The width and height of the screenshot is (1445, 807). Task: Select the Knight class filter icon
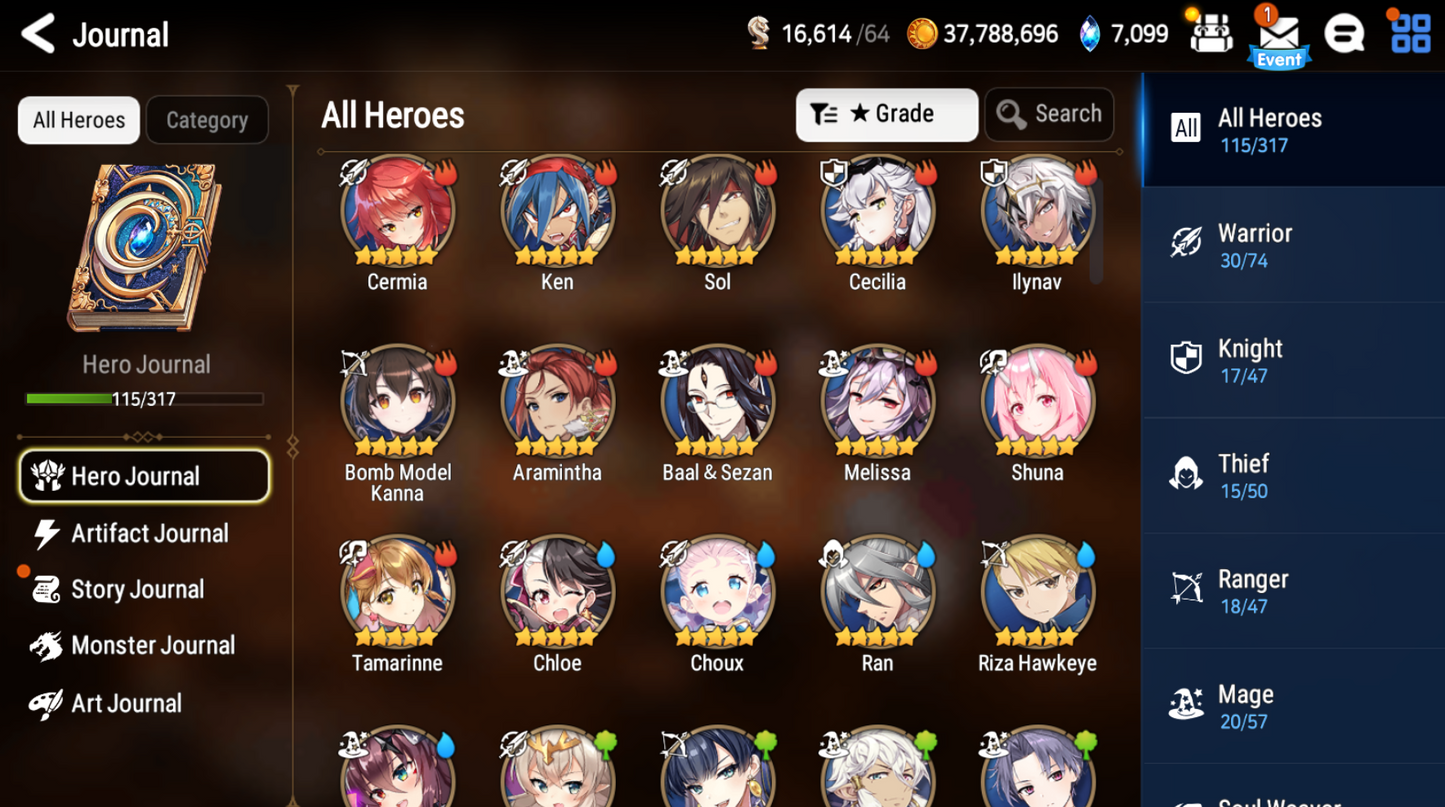pyautogui.click(x=1186, y=358)
